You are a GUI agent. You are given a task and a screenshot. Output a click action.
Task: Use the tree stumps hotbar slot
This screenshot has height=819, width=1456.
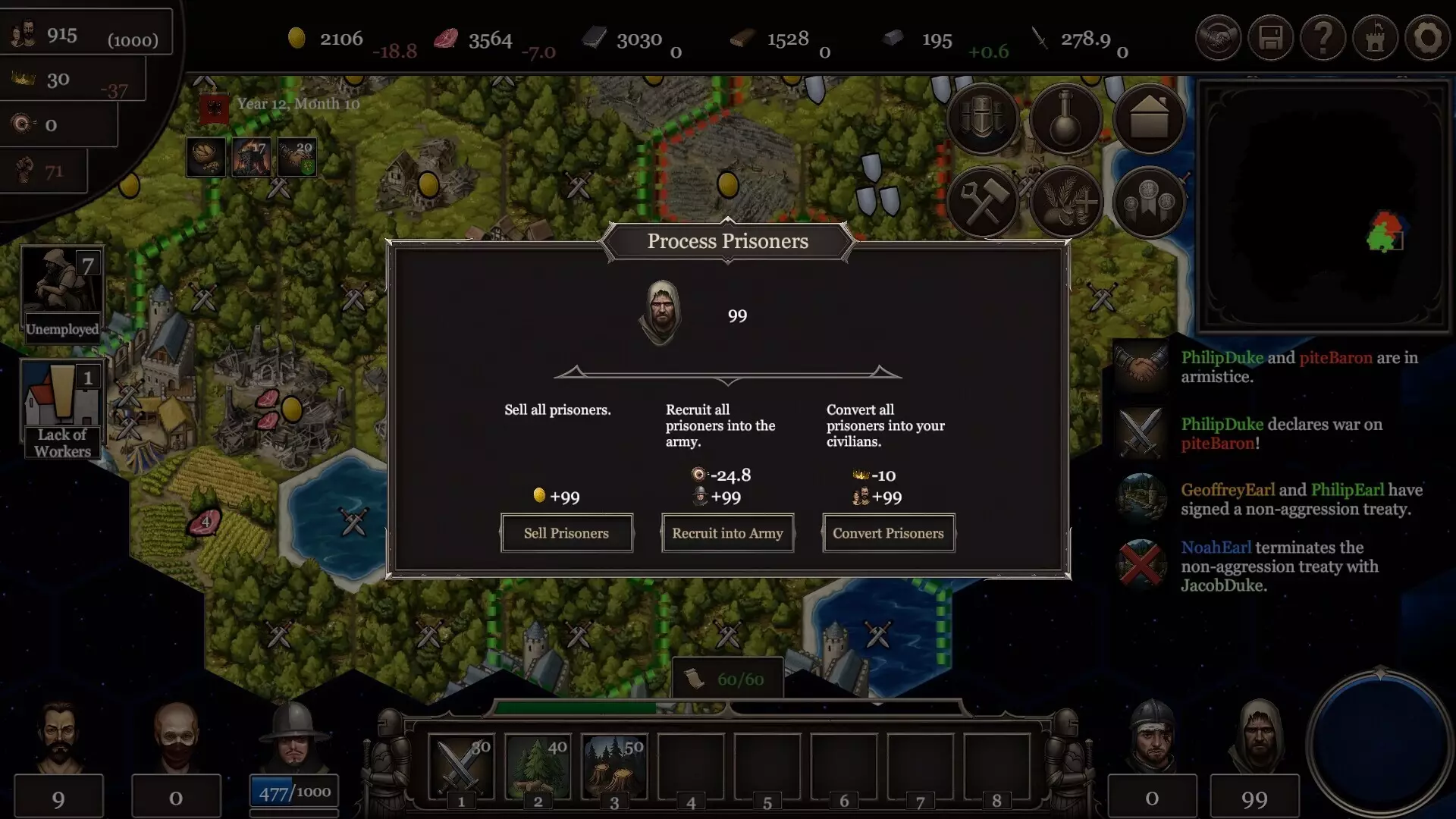click(614, 766)
